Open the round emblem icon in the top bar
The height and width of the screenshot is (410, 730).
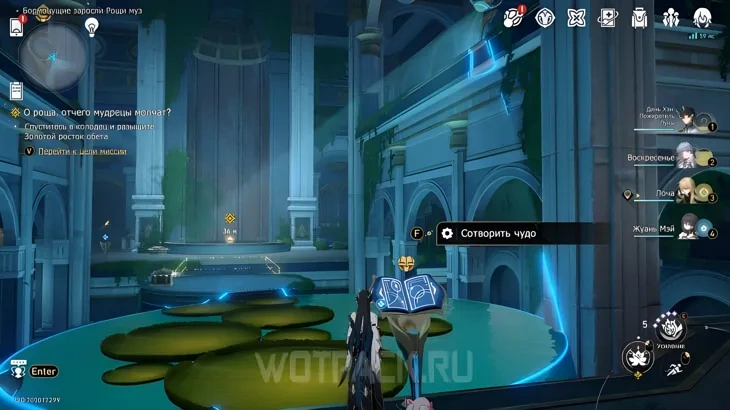545,17
